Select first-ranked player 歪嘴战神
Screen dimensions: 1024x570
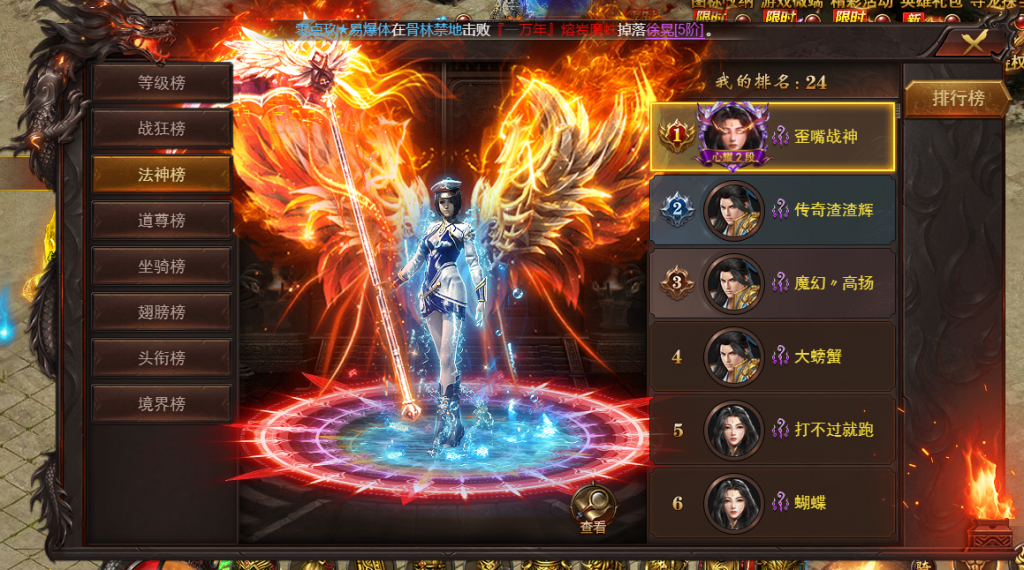coord(772,137)
